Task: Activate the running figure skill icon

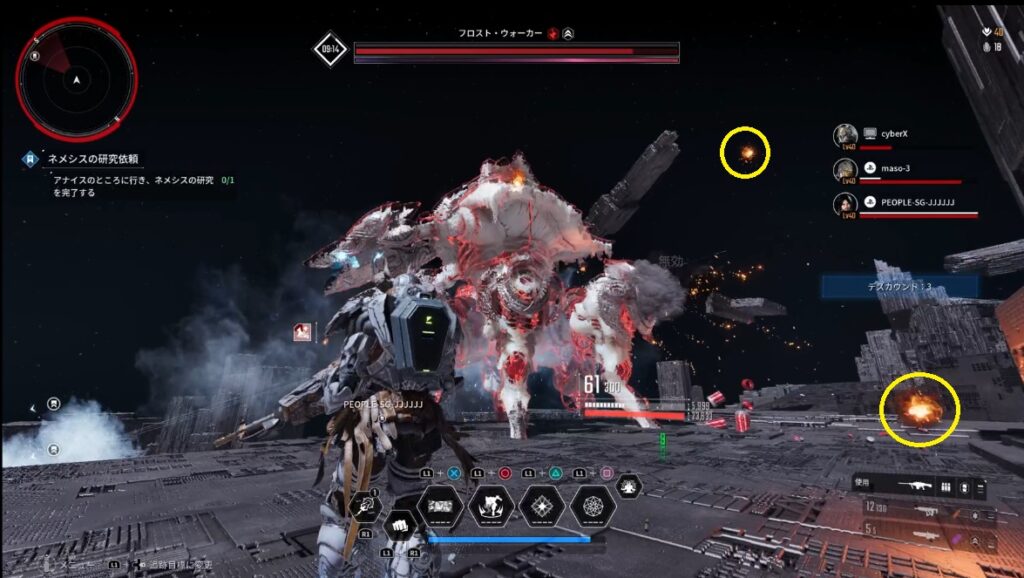Action: 491,506
